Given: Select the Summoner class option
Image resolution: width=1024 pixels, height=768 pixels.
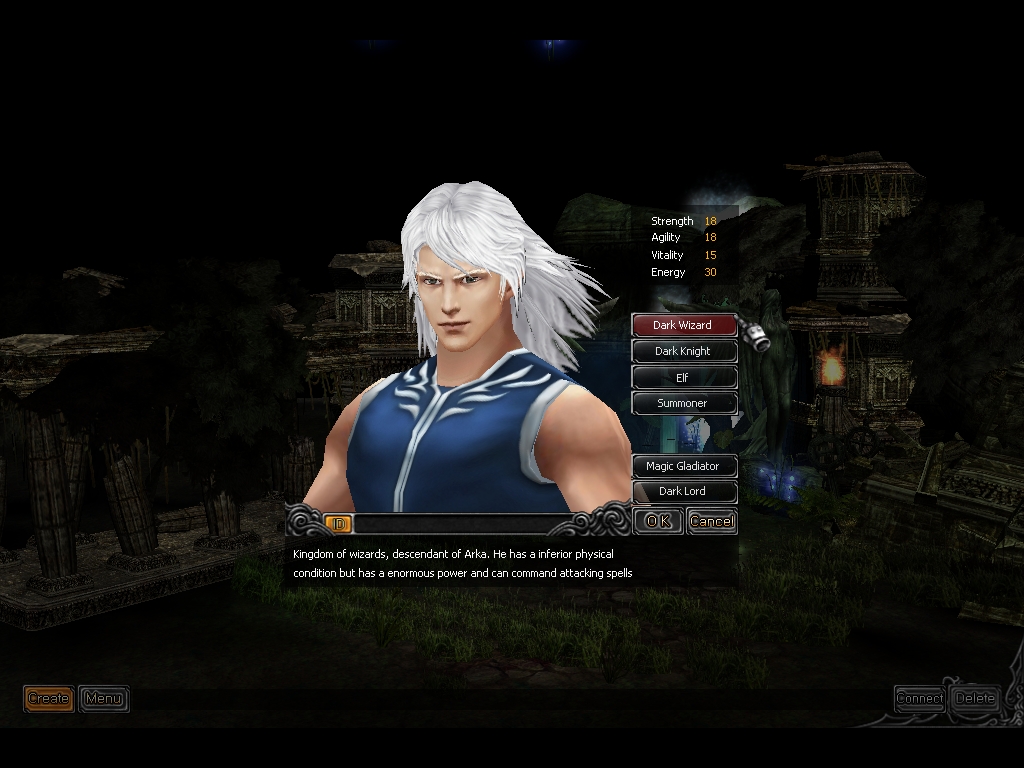Looking at the screenshot, I should (683, 403).
